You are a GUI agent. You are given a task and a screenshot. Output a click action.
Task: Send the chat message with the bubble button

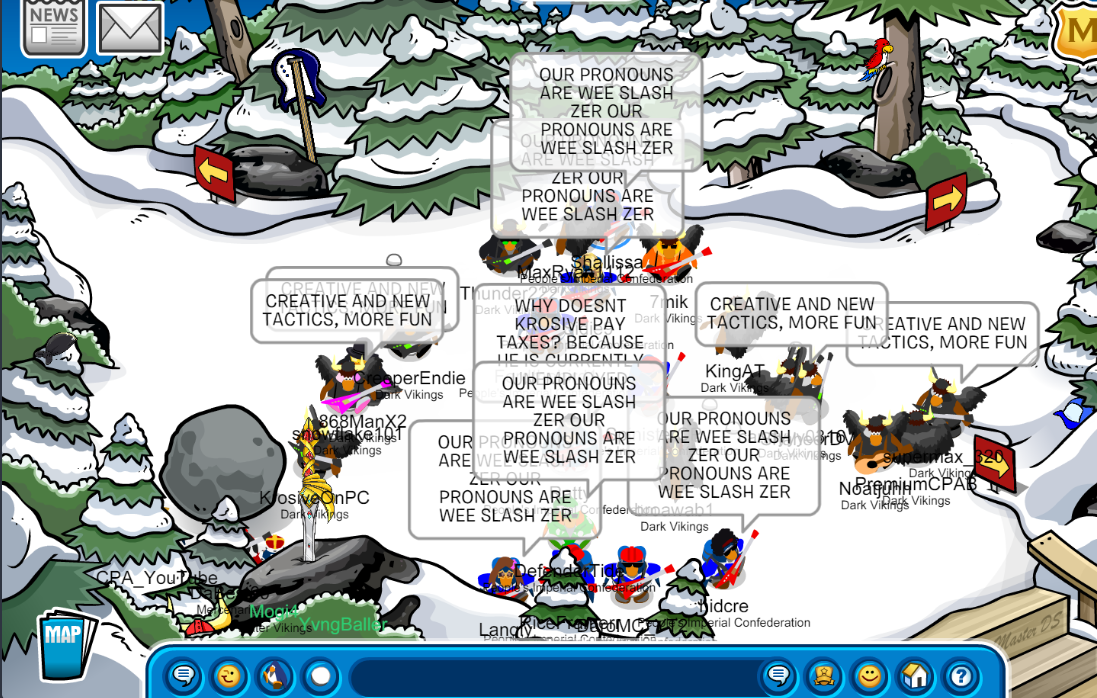click(x=777, y=676)
